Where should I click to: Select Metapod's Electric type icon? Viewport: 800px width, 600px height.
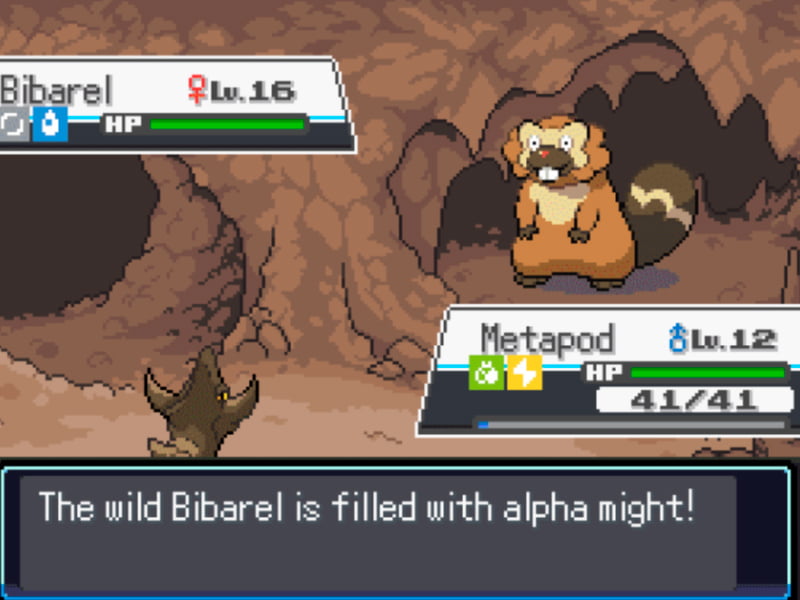[524, 373]
